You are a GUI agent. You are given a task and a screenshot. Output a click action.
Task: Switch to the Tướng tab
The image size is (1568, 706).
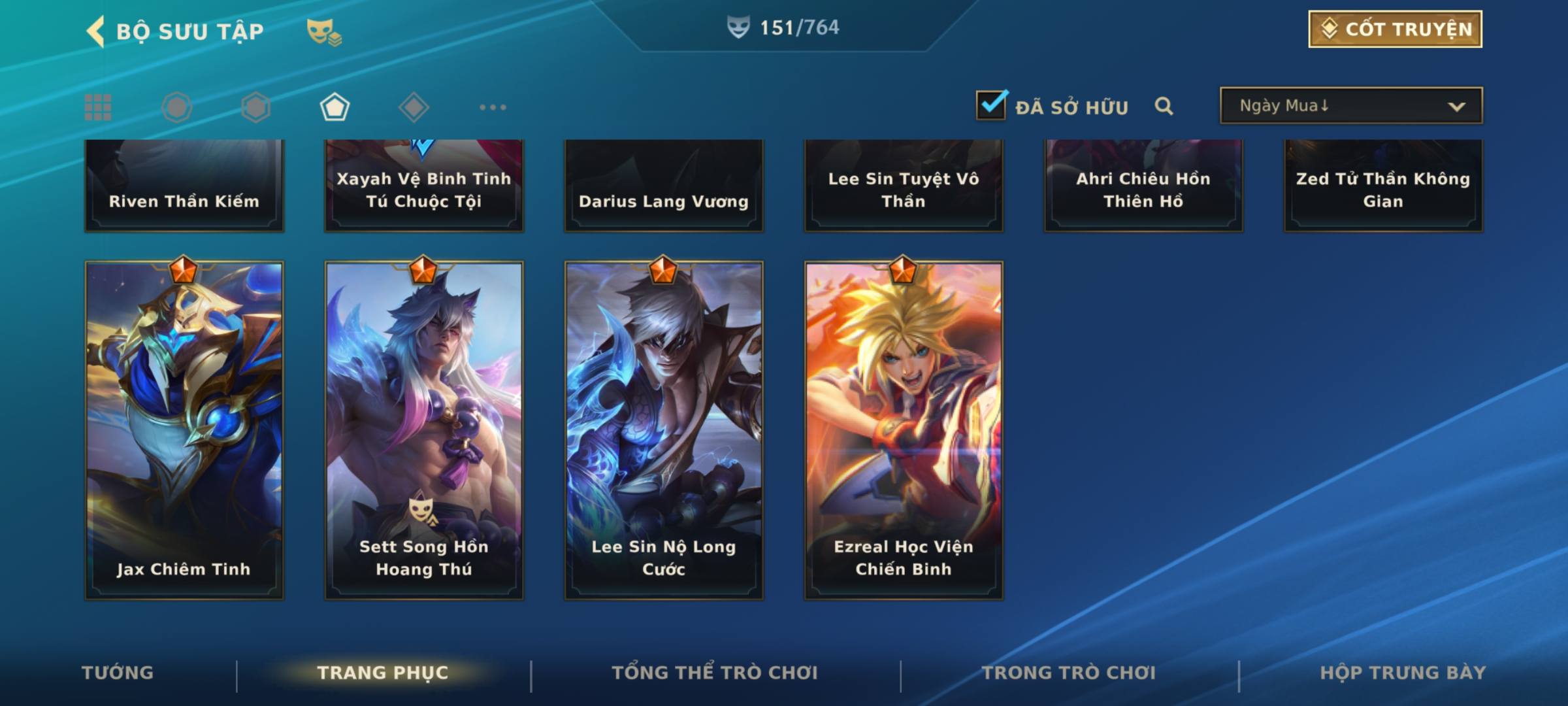[118, 673]
